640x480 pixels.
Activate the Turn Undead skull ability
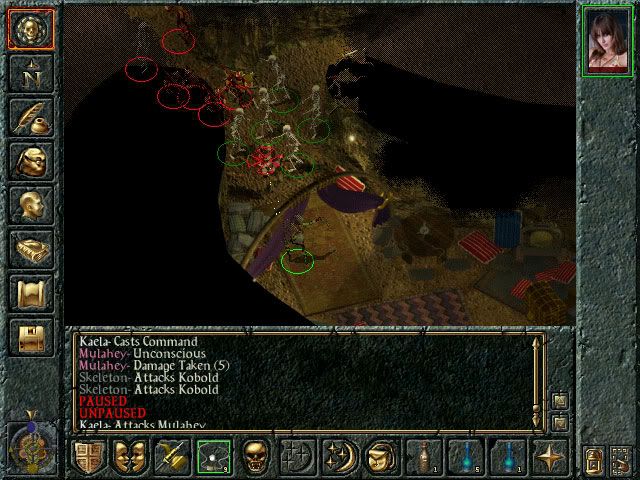[x=255, y=456]
